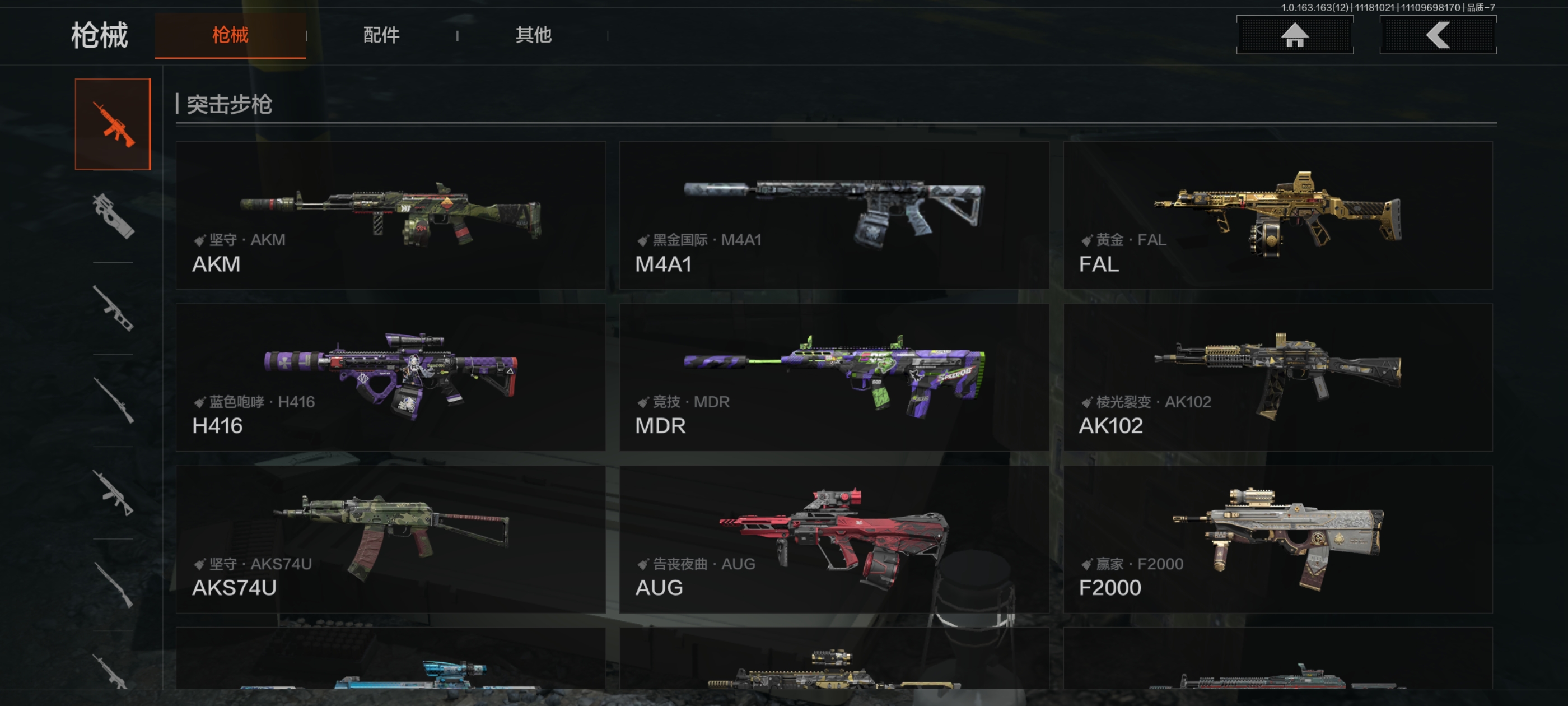This screenshot has height=706, width=1568.
Task: Select the 其他 tab
Action: tap(533, 35)
